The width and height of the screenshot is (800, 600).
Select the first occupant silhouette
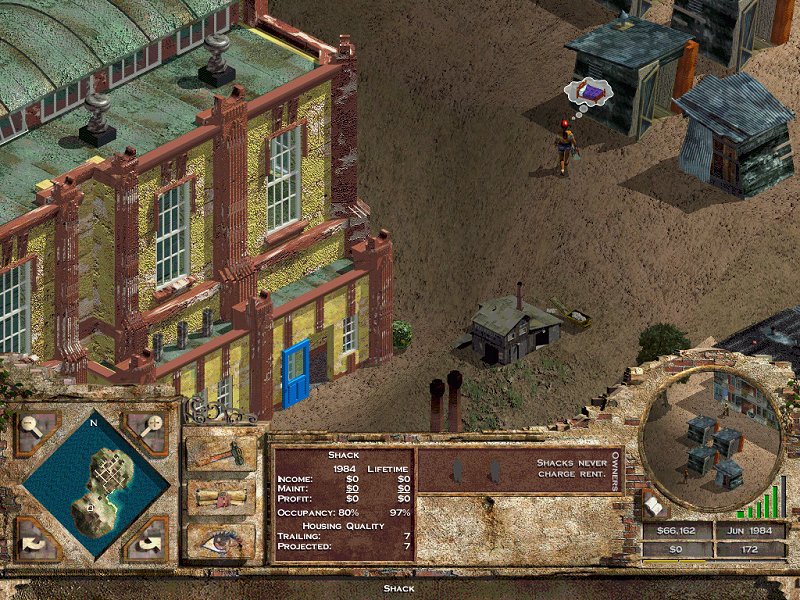[457, 469]
